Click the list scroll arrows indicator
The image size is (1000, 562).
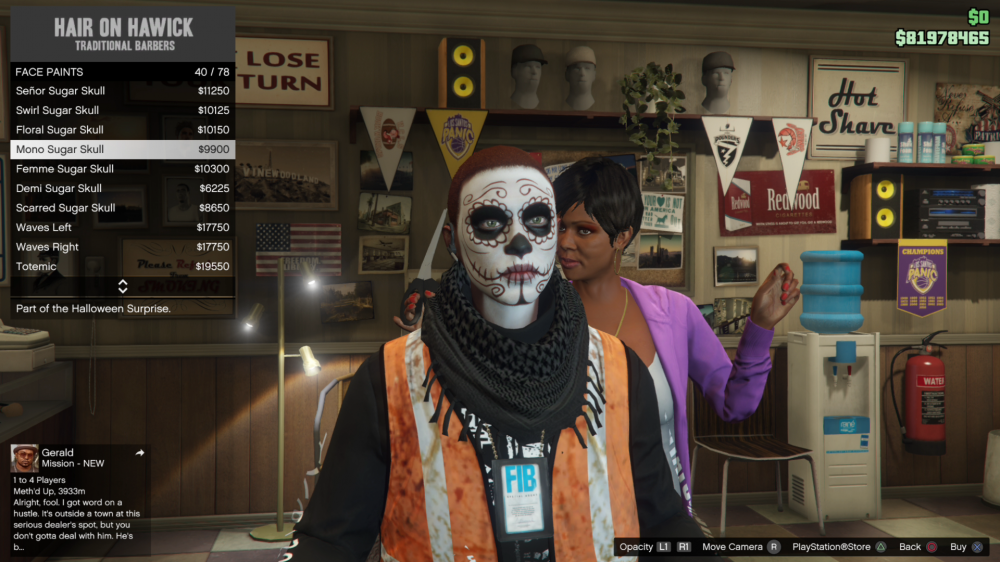pyautogui.click(x=122, y=287)
